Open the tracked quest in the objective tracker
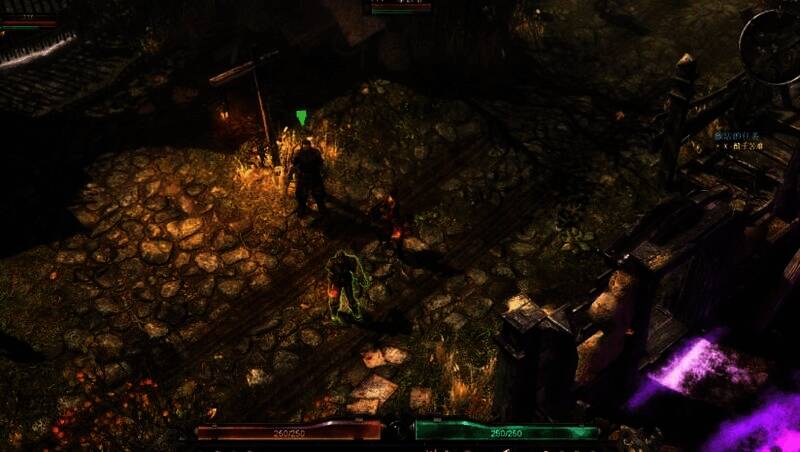The height and width of the screenshot is (452, 800). pyautogui.click(x=738, y=135)
